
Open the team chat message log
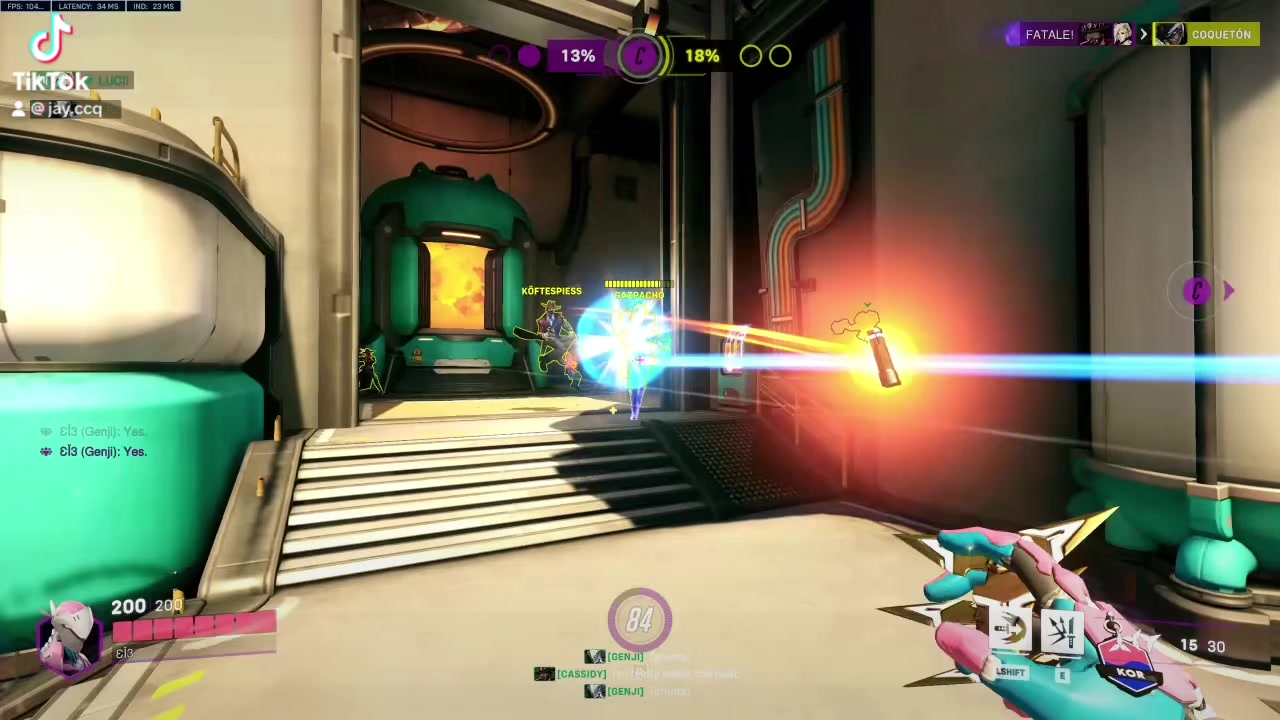pyautogui.click(x=96, y=442)
